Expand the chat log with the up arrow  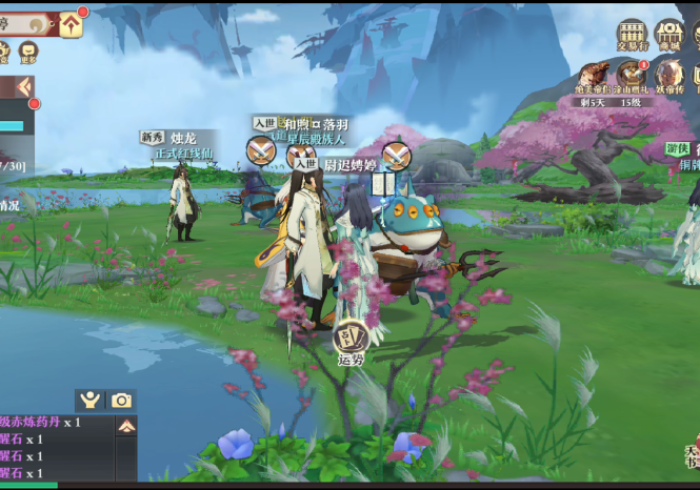click(x=127, y=426)
